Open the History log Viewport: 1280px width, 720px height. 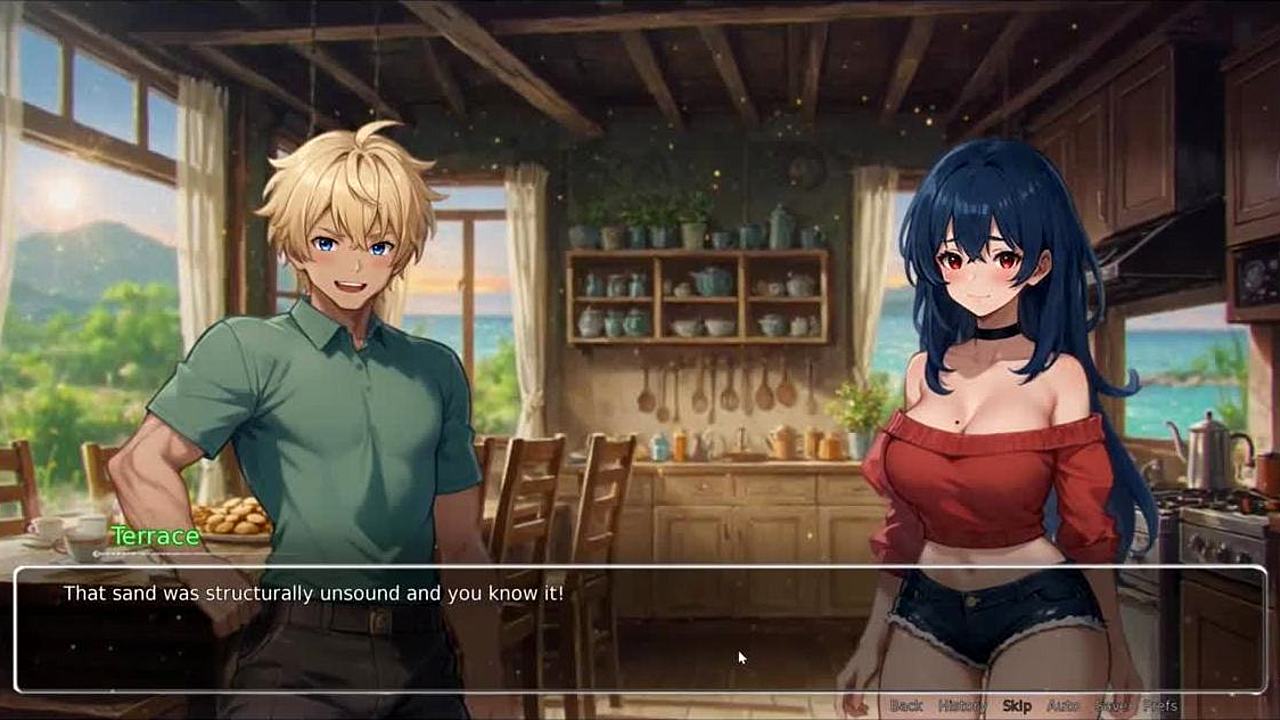[x=962, y=706]
